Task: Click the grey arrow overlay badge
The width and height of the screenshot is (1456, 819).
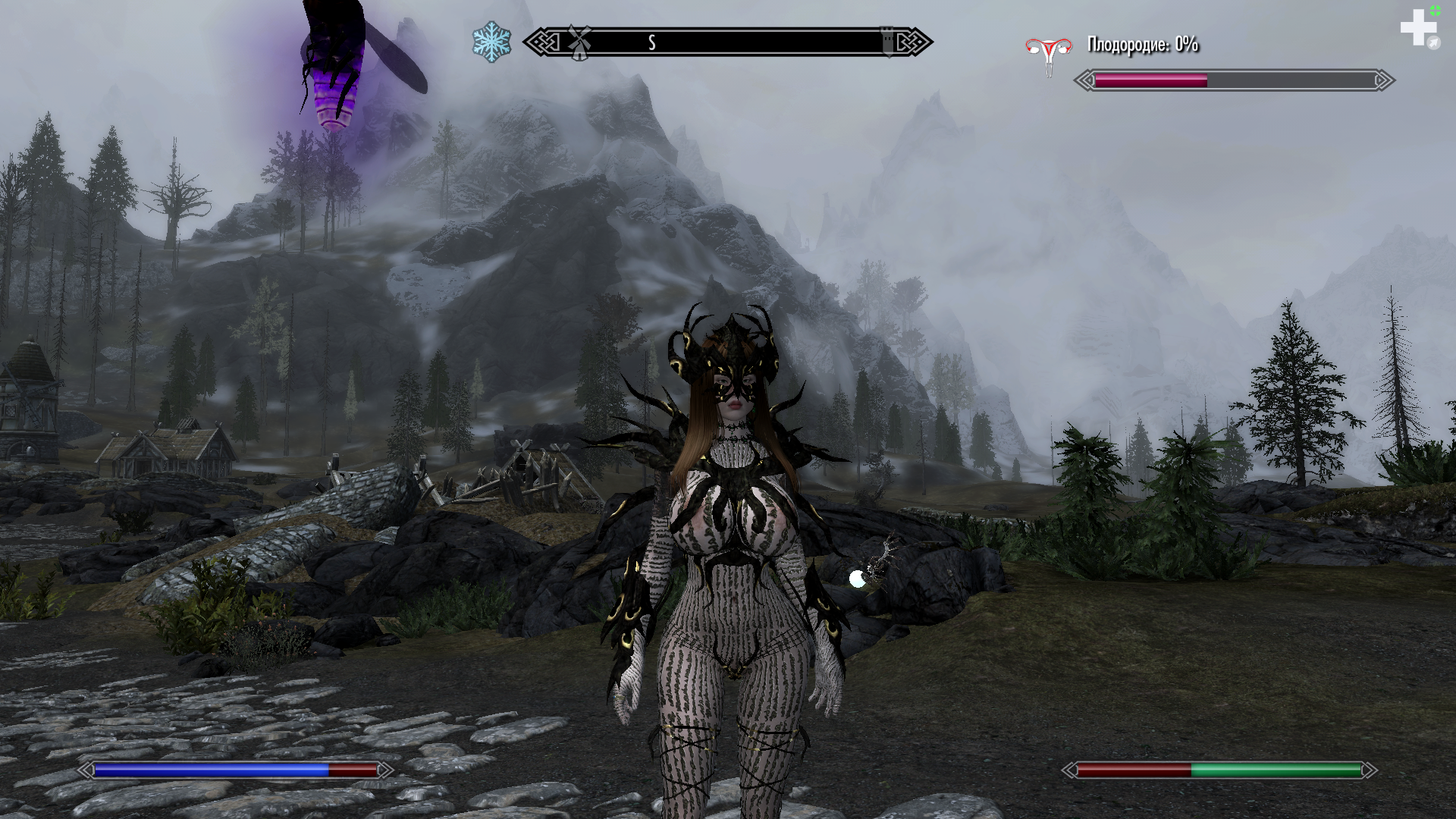Action: pos(1433,44)
